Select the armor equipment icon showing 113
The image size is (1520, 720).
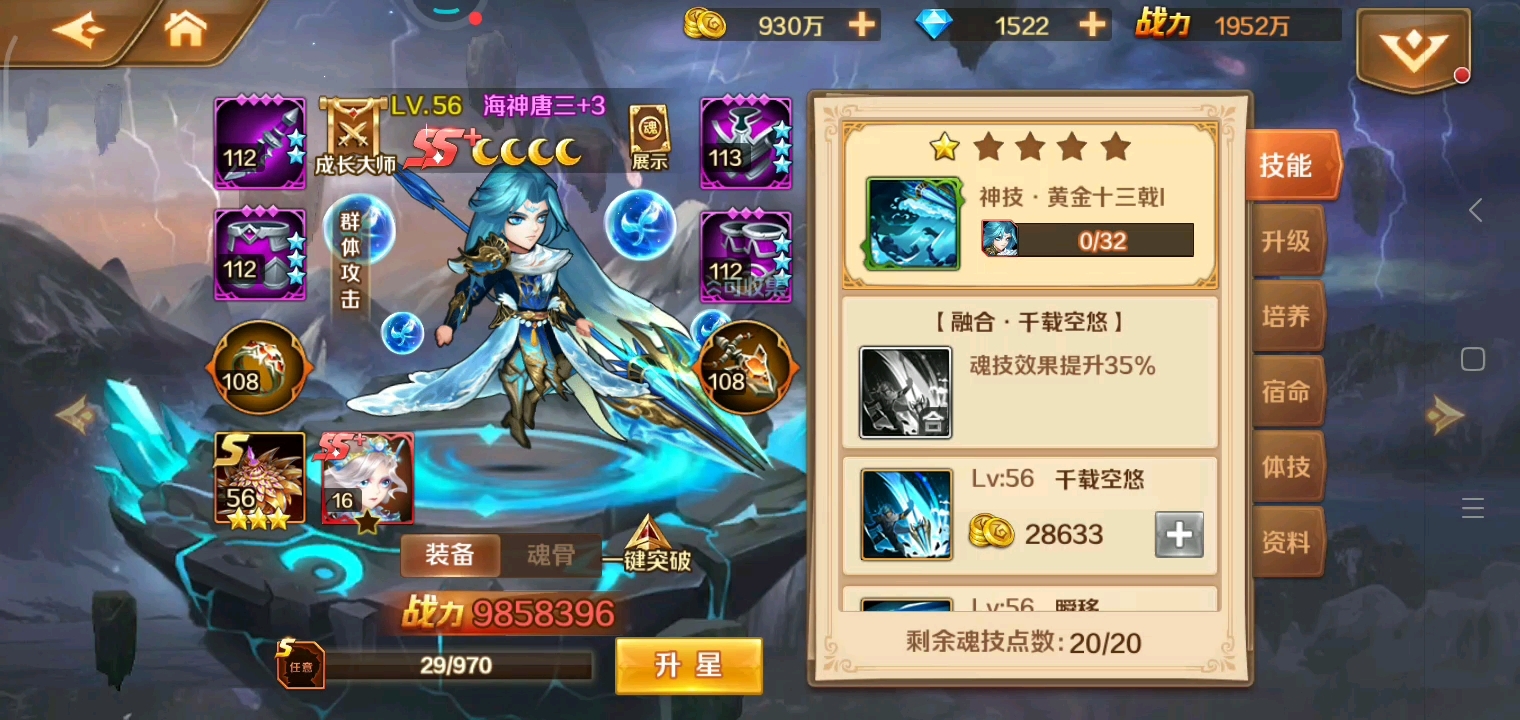click(x=744, y=143)
